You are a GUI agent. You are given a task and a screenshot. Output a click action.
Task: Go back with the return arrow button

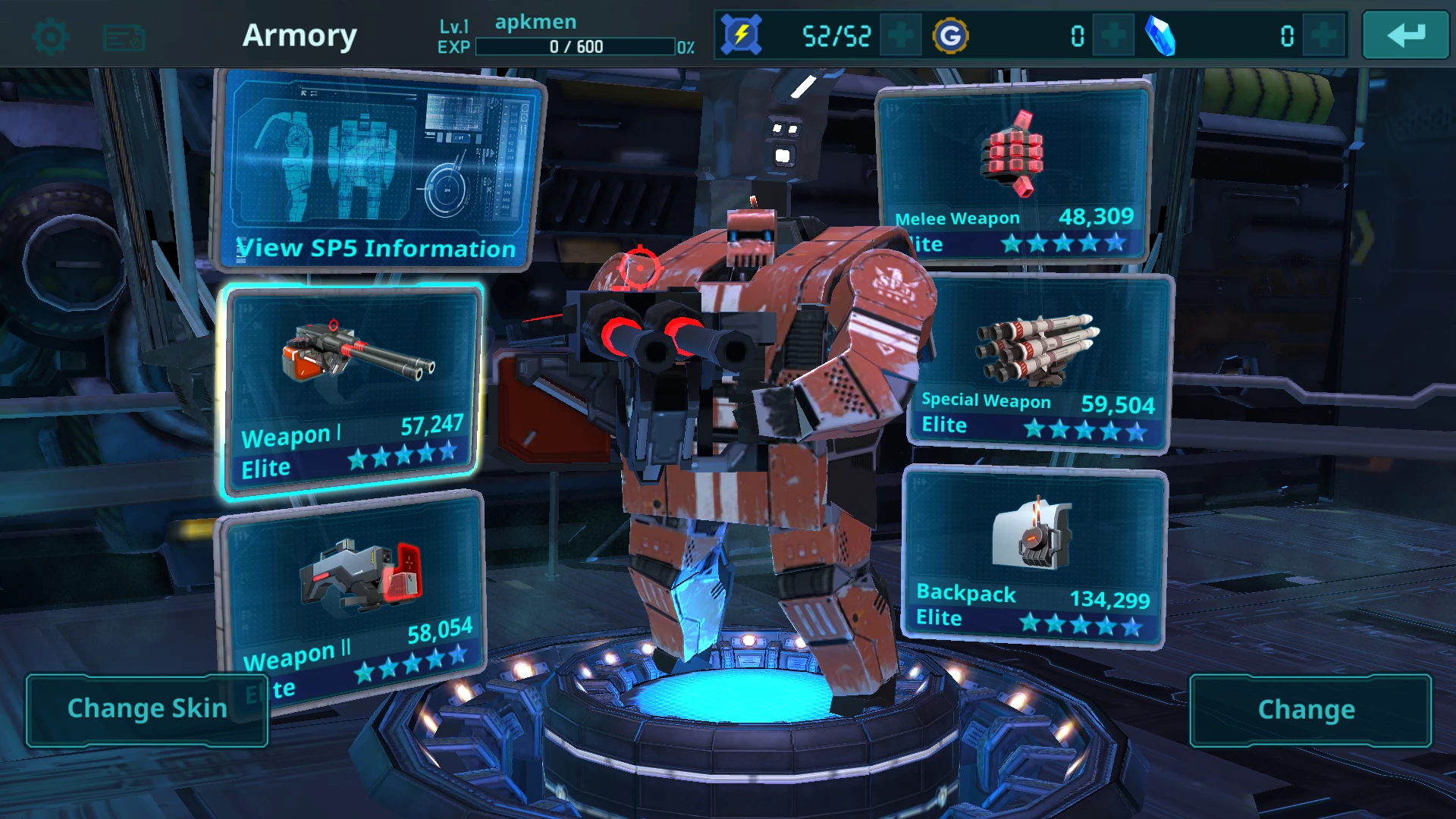[x=1405, y=36]
